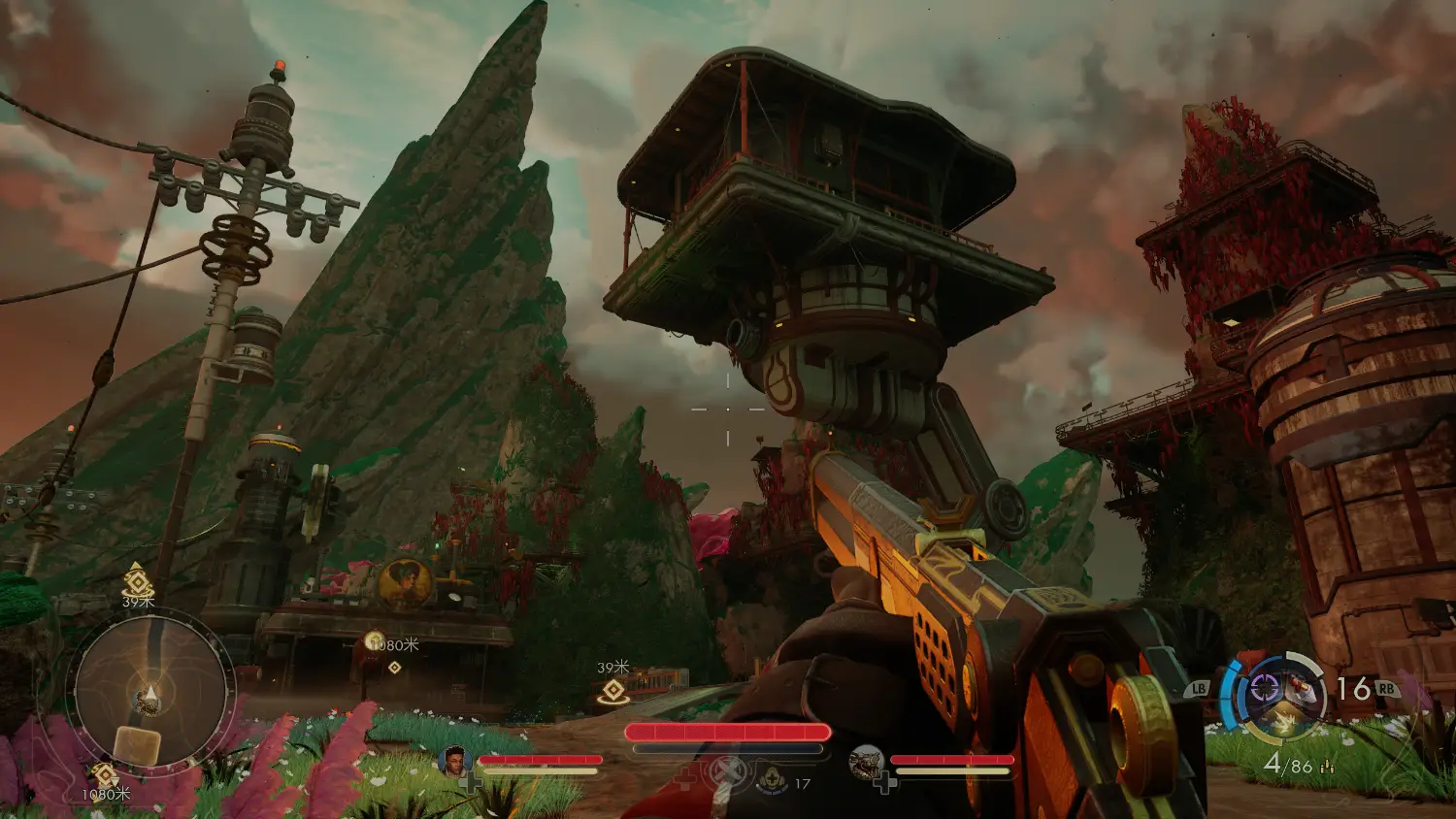Use the healing item icon next to 17
Viewport: 1456px width, 819px height.
click(773, 776)
